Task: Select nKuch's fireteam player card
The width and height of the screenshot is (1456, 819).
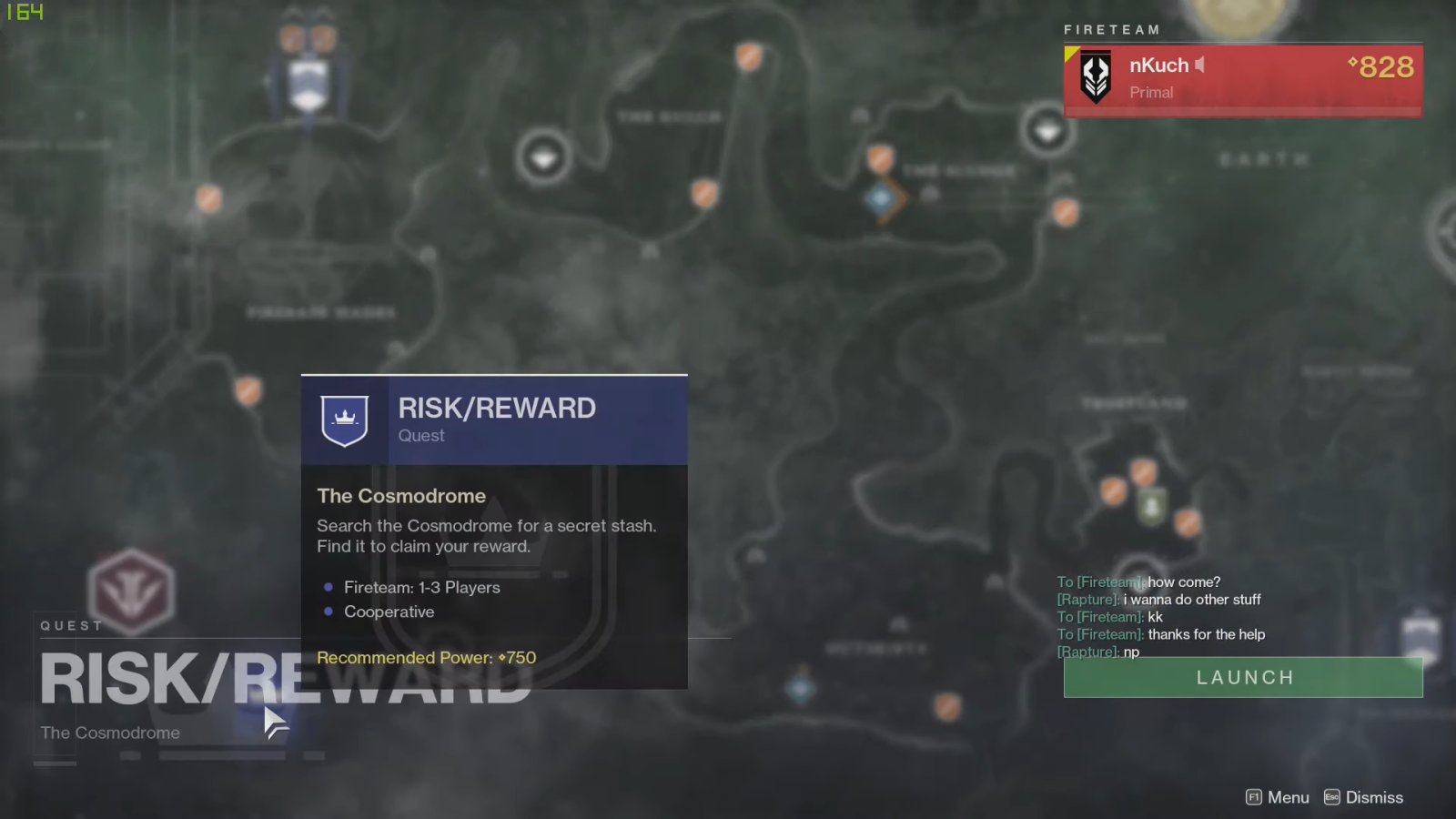Action: pyautogui.click(x=1243, y=79)
